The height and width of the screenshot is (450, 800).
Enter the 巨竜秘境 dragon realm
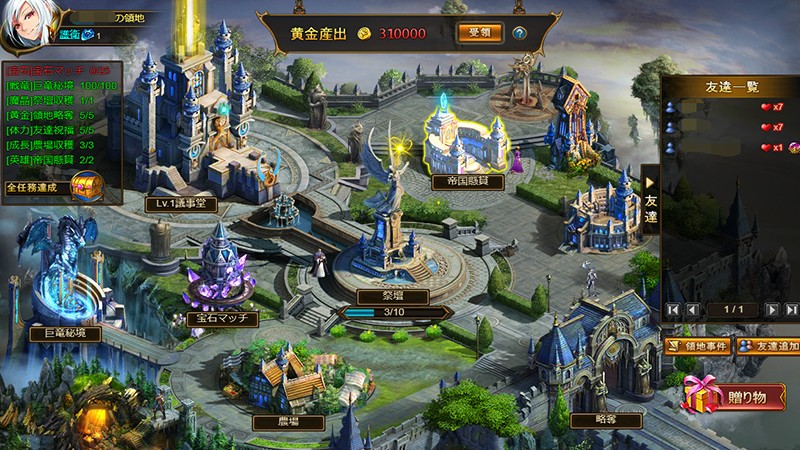65,334
